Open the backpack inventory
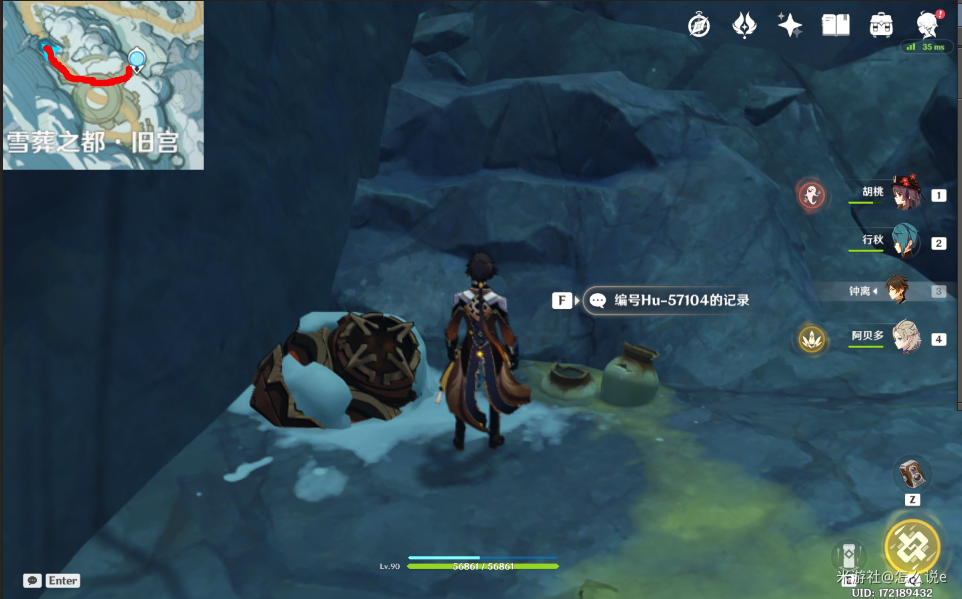This screenshot has height=599, width=962. (x=881, y=26)
